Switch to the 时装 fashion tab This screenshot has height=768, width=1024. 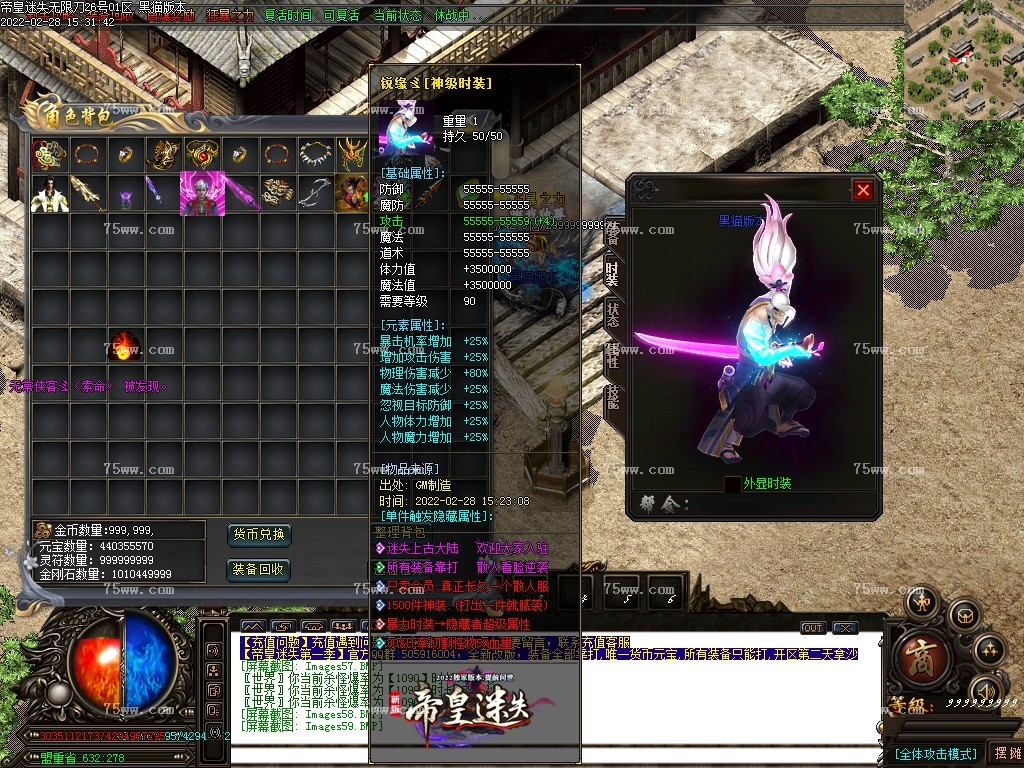(612, 273)
